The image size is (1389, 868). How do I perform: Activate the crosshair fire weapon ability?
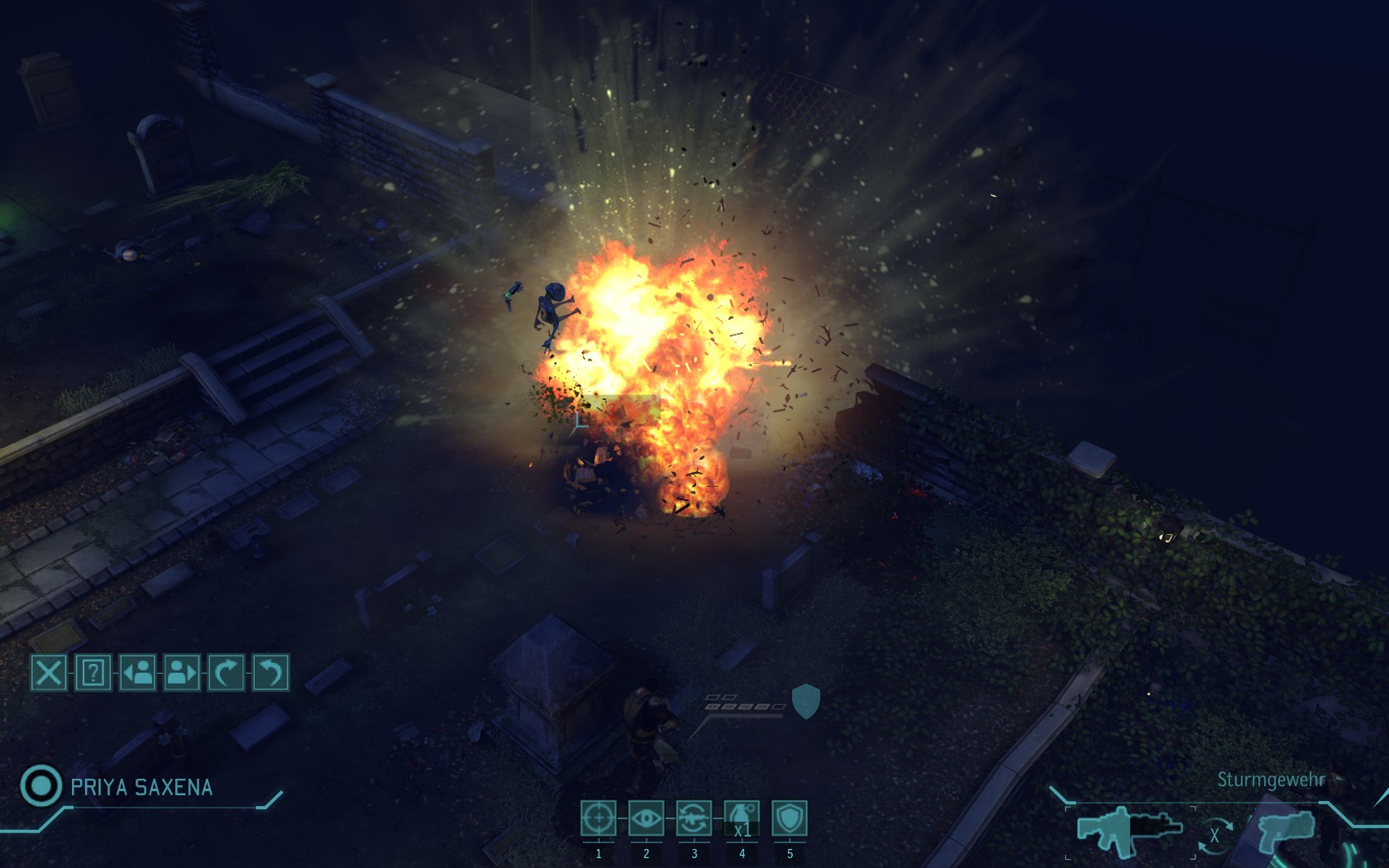click(x=598, y=818)
